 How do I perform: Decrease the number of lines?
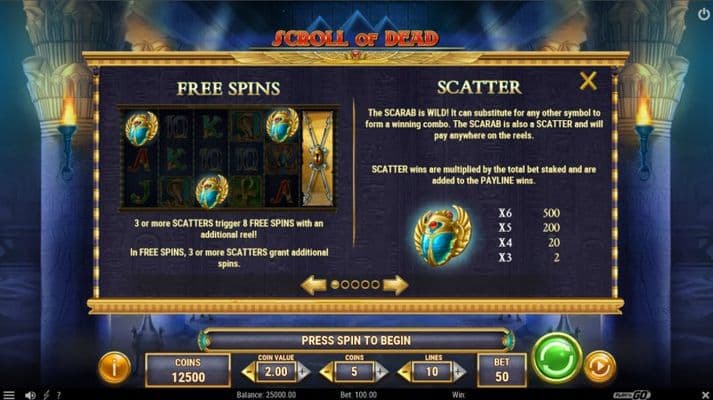coord(403,372)
